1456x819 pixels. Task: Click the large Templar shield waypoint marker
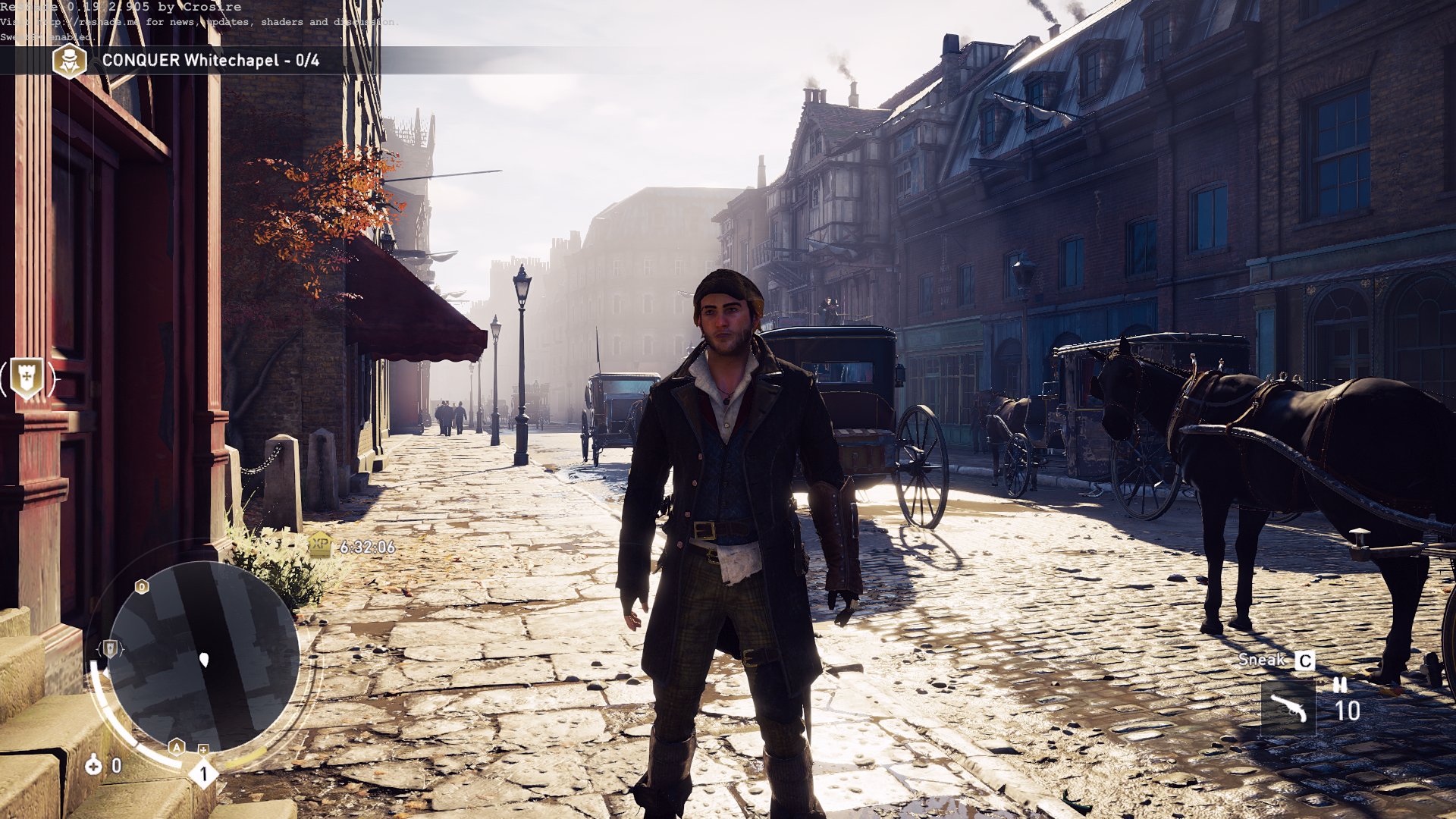(x=27, y=378)
